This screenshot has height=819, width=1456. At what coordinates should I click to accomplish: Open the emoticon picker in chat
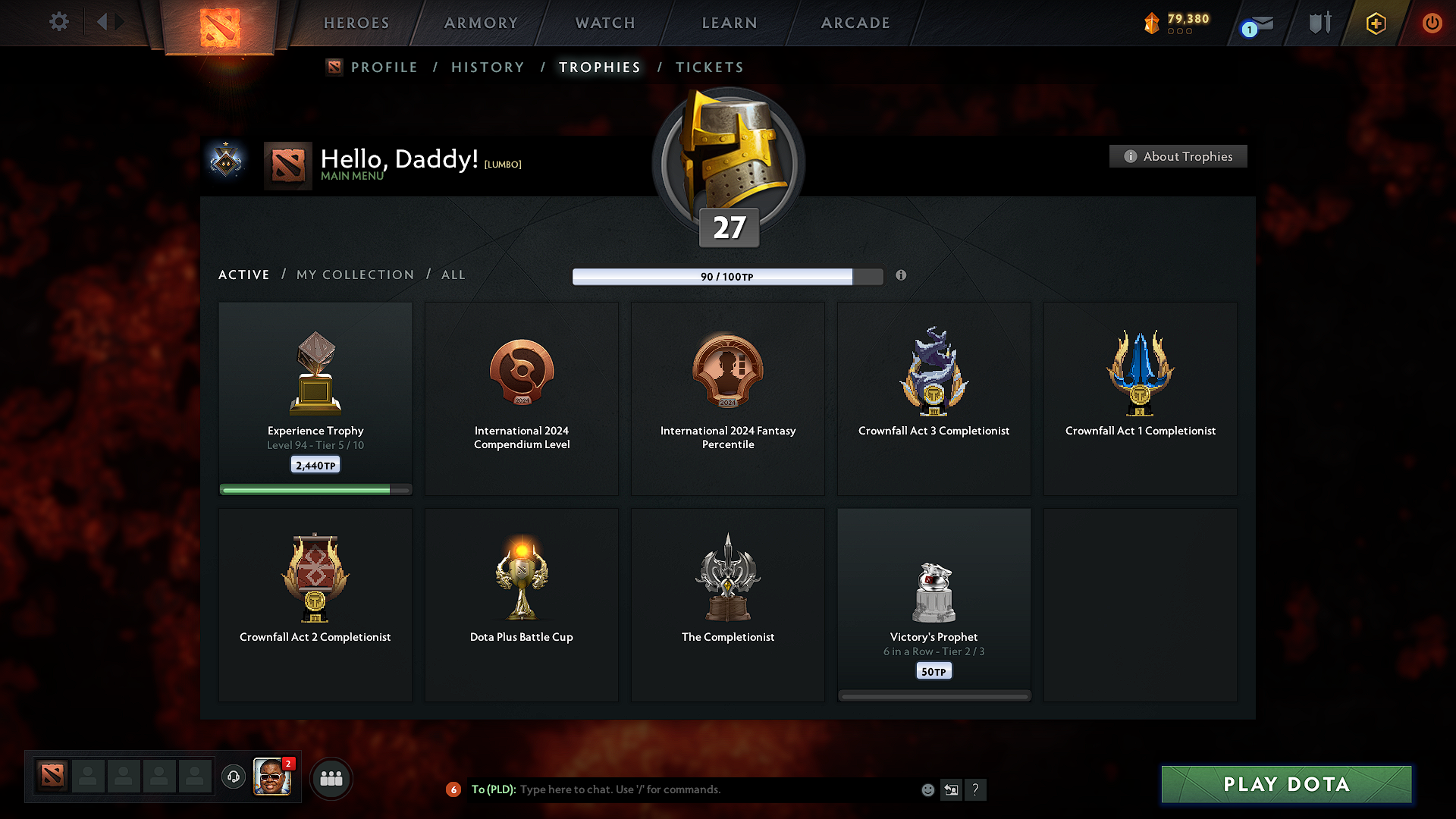click(x=927, y=789)
